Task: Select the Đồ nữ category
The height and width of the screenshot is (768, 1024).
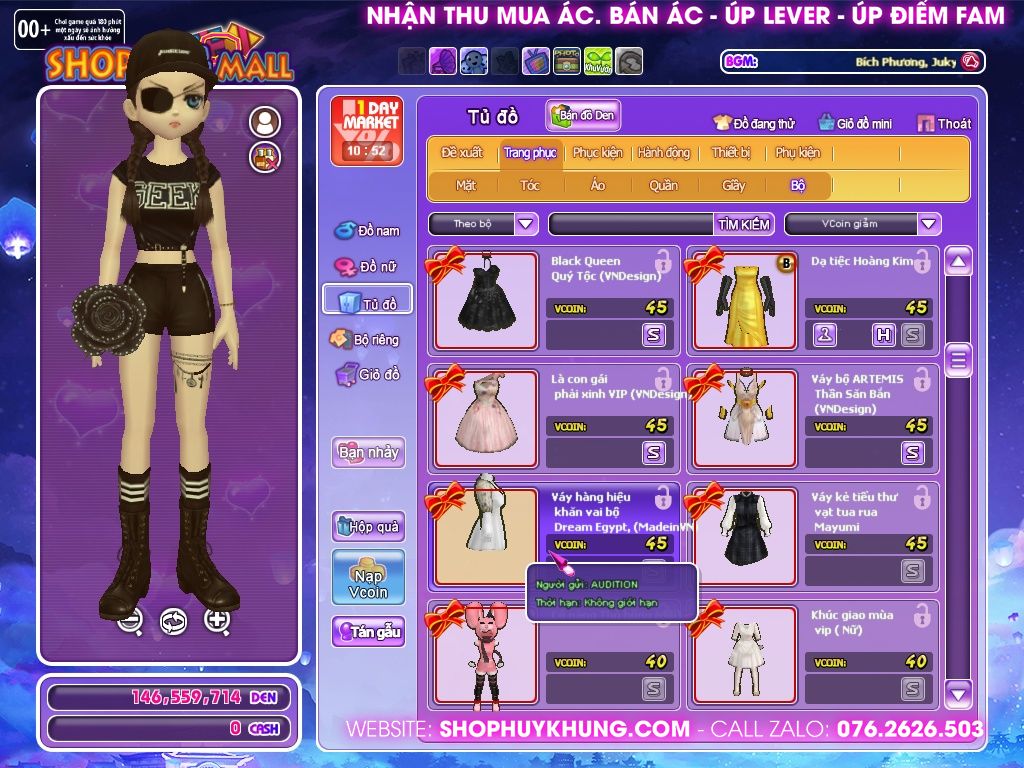Action: (x=367, y=267)
